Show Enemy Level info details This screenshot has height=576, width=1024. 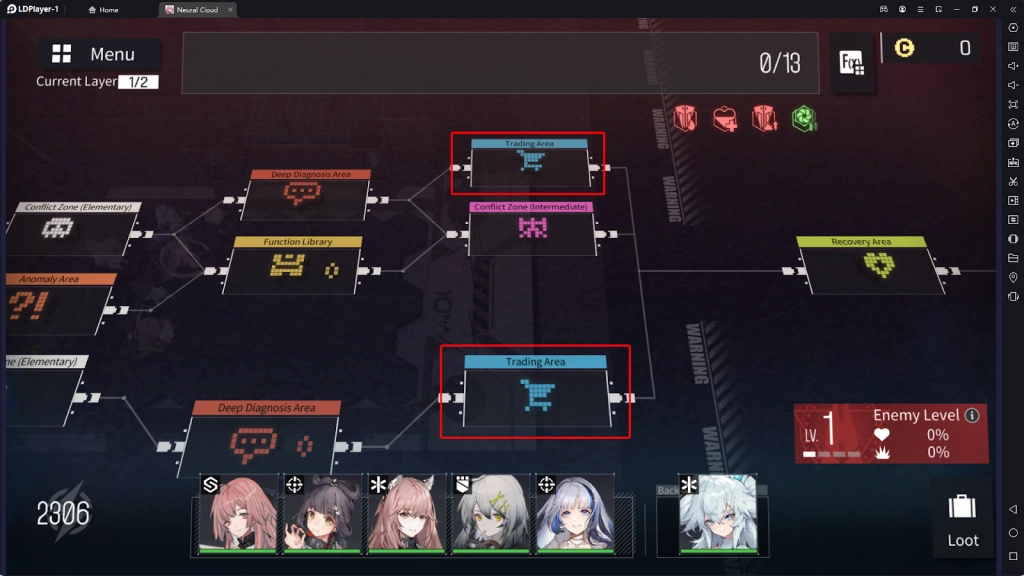971,415
